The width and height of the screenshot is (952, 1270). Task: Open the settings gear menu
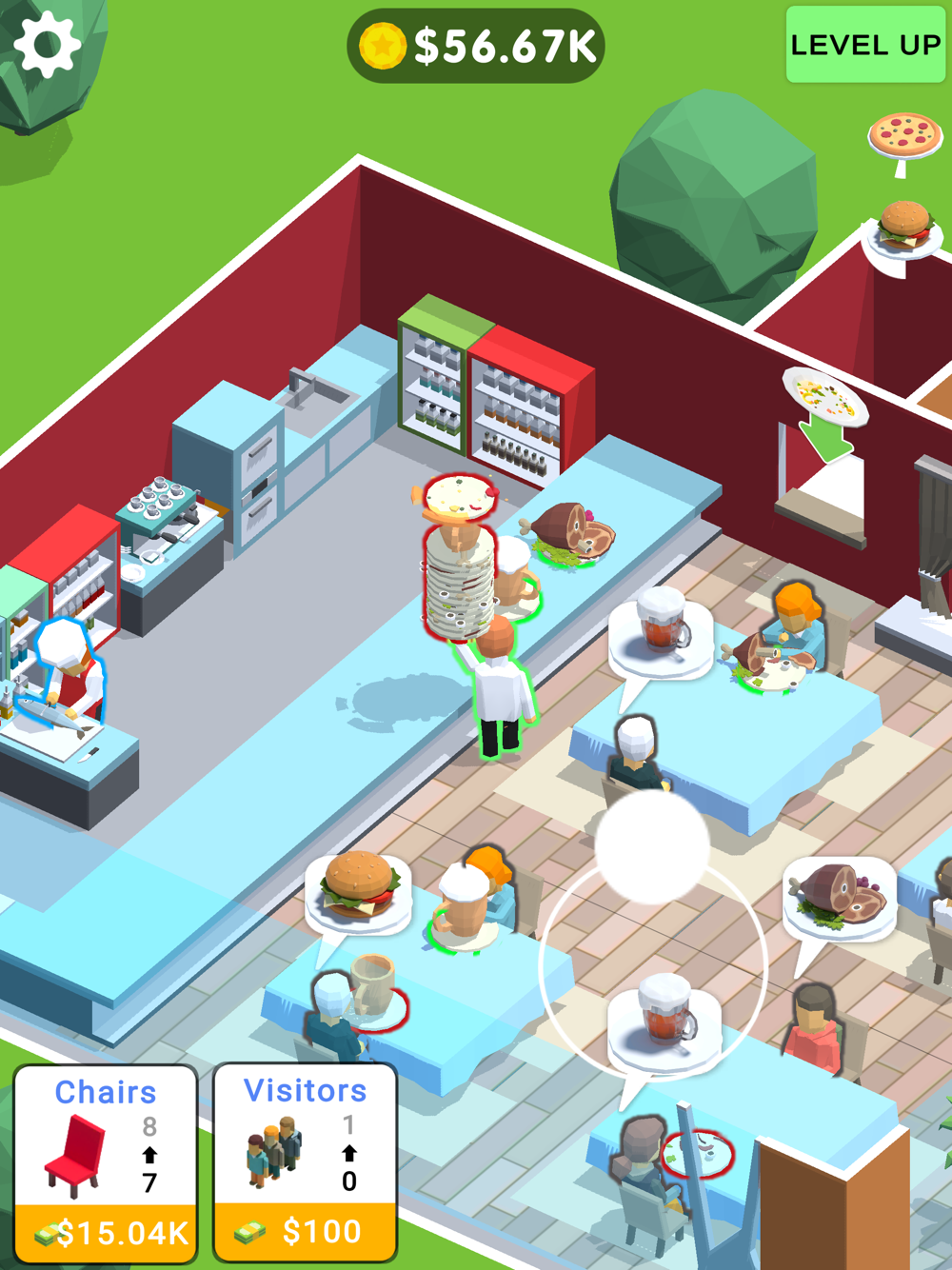tap(48, 45)
